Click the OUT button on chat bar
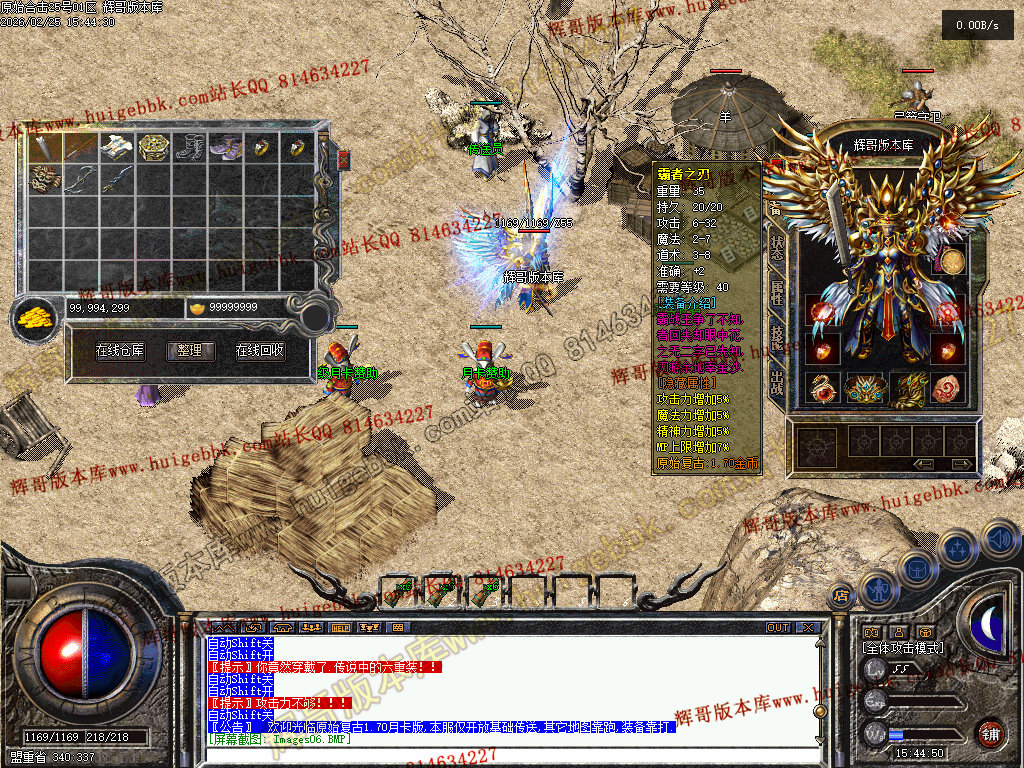Viewport: 1024px width, 768px height. 778,628
